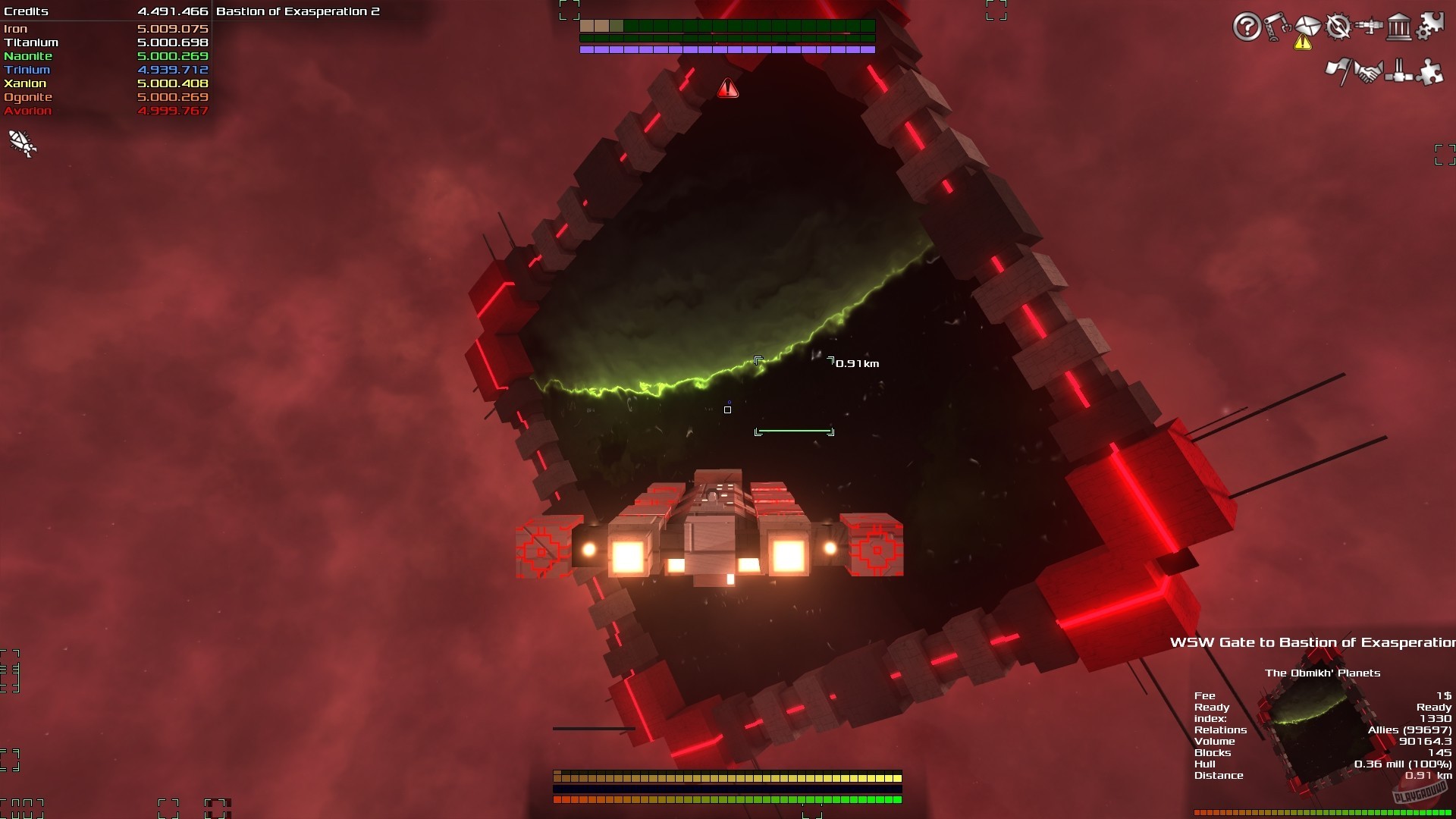Click the yellow warning triangle below the envelope
1456x819 pixels.
1303,43
